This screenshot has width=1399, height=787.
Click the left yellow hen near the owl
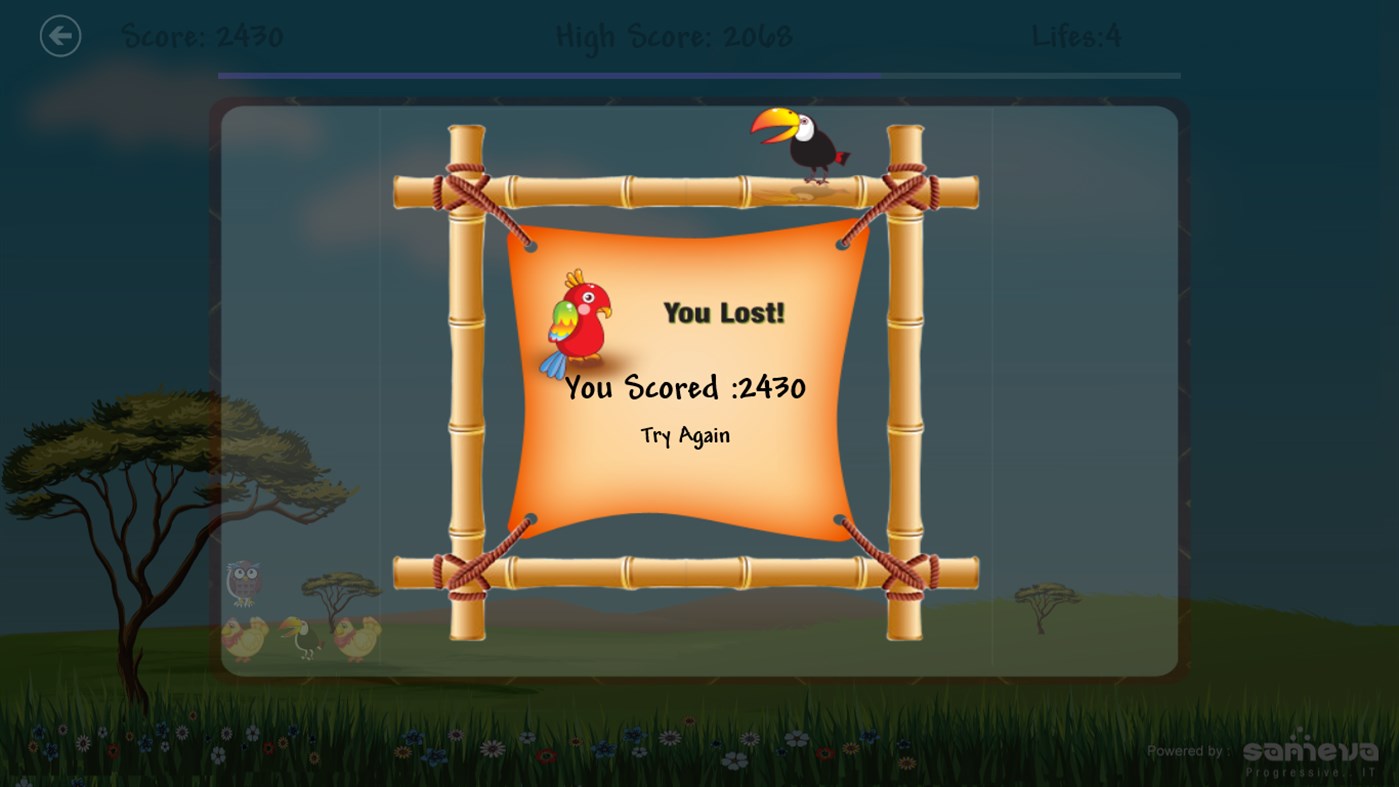[x=245, y=638]
